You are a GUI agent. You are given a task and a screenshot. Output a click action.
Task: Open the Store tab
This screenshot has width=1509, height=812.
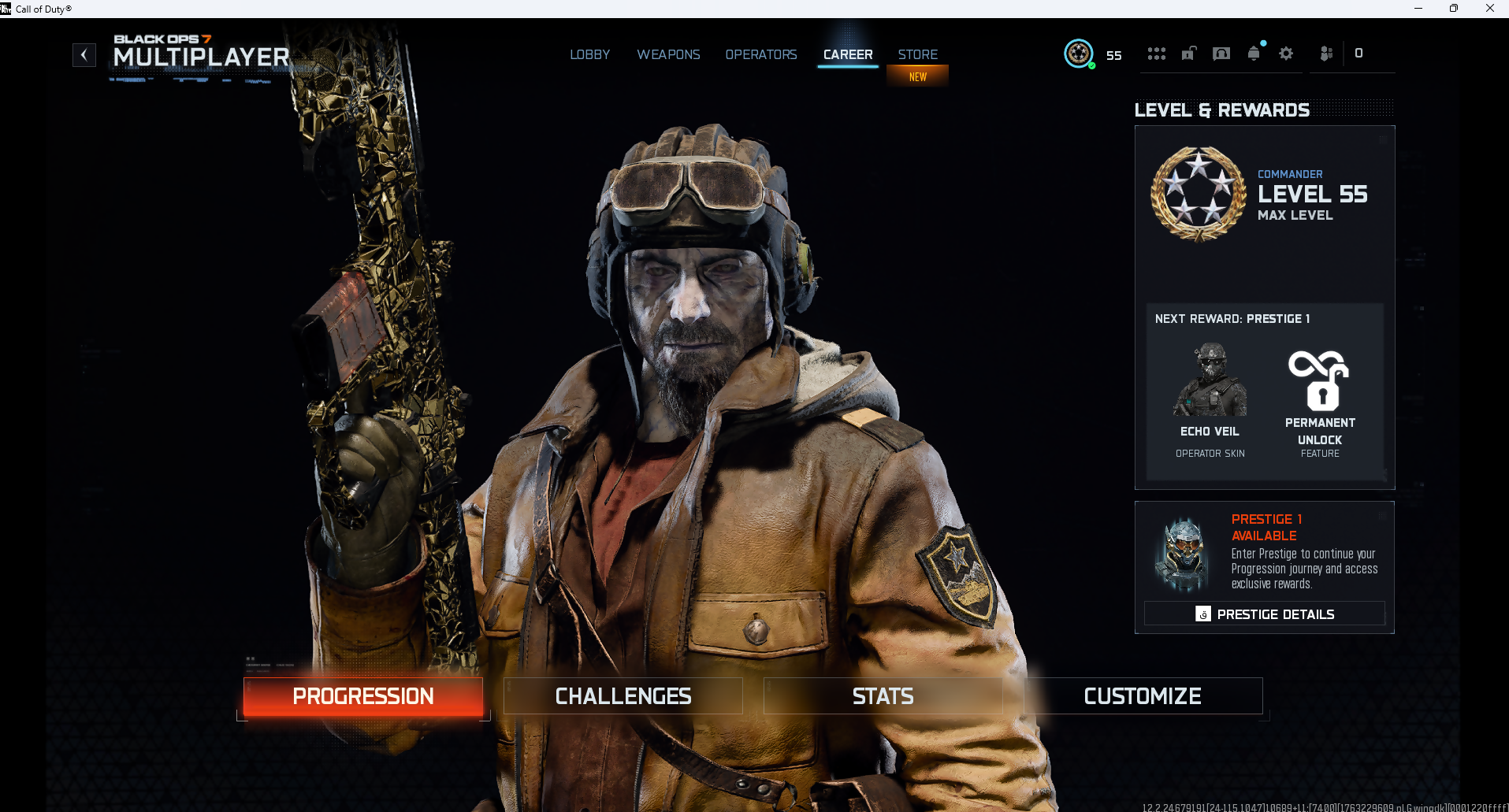tap(918, 54)
